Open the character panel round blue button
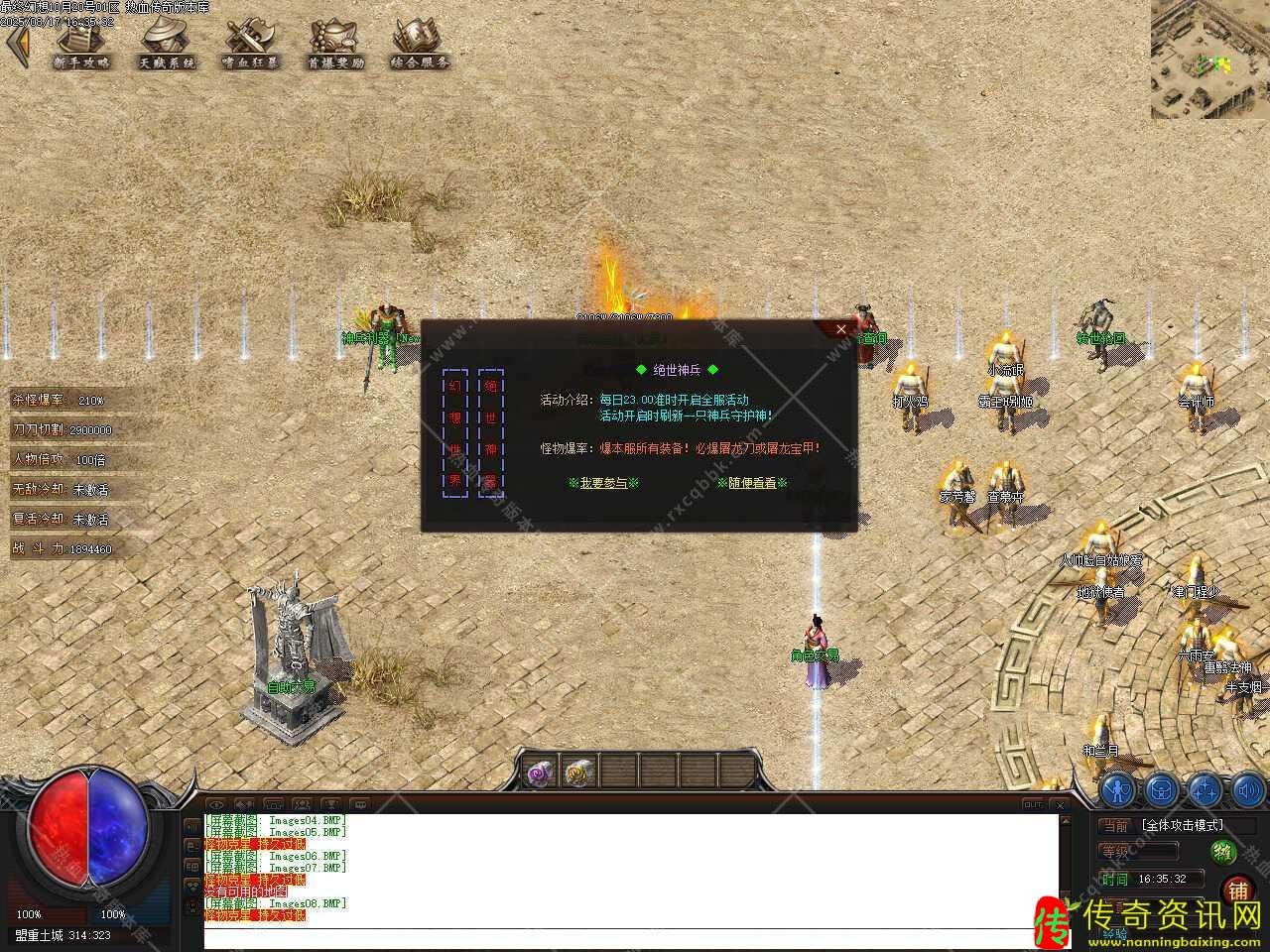This screenshot has height=952, width=1270. [x=1118, y=790]
